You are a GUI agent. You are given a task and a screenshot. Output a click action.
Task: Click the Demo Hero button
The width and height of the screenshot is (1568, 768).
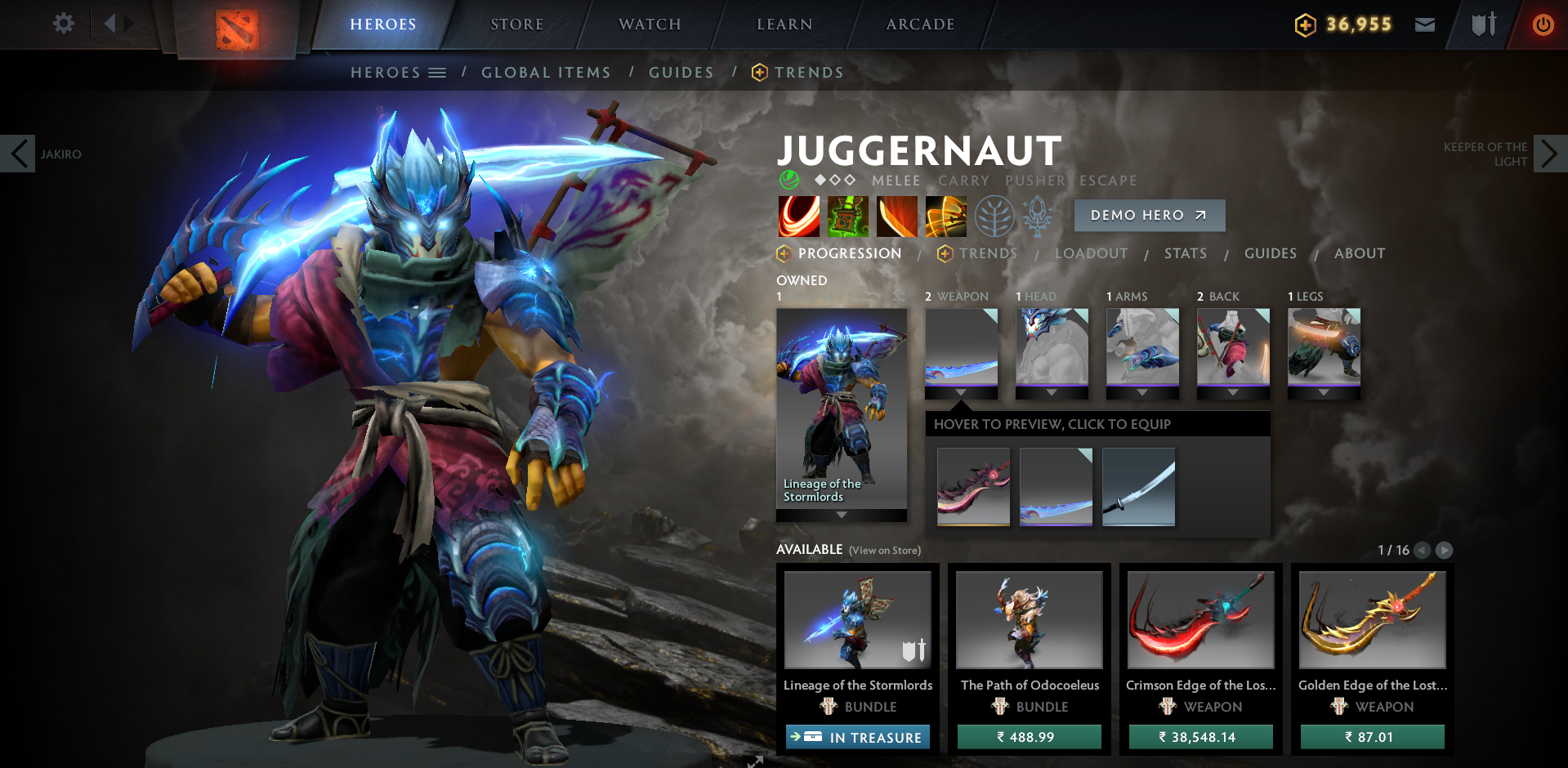click(1149, 215)
